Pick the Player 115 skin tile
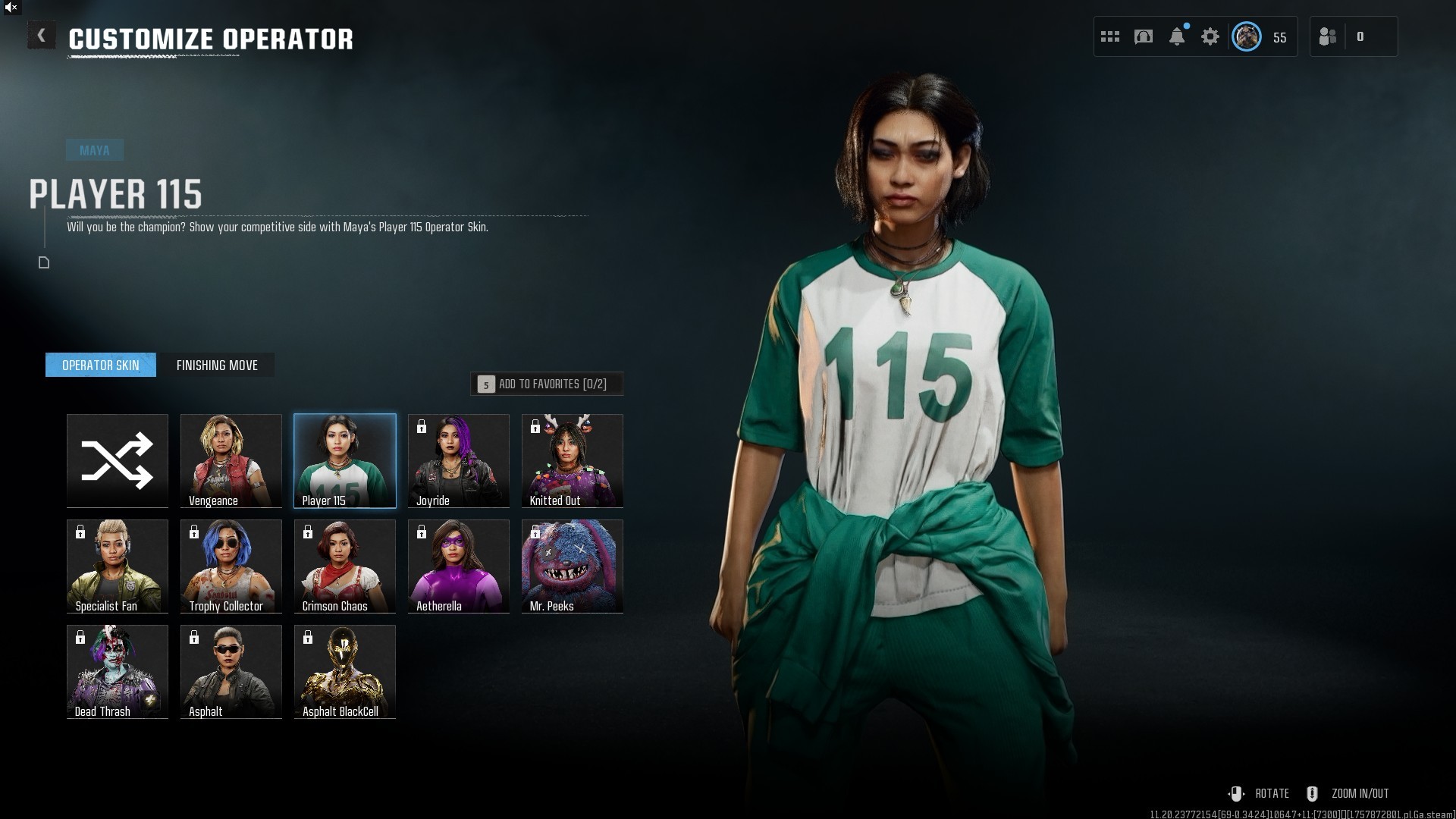1456x819 pixels. coord(345,460)
